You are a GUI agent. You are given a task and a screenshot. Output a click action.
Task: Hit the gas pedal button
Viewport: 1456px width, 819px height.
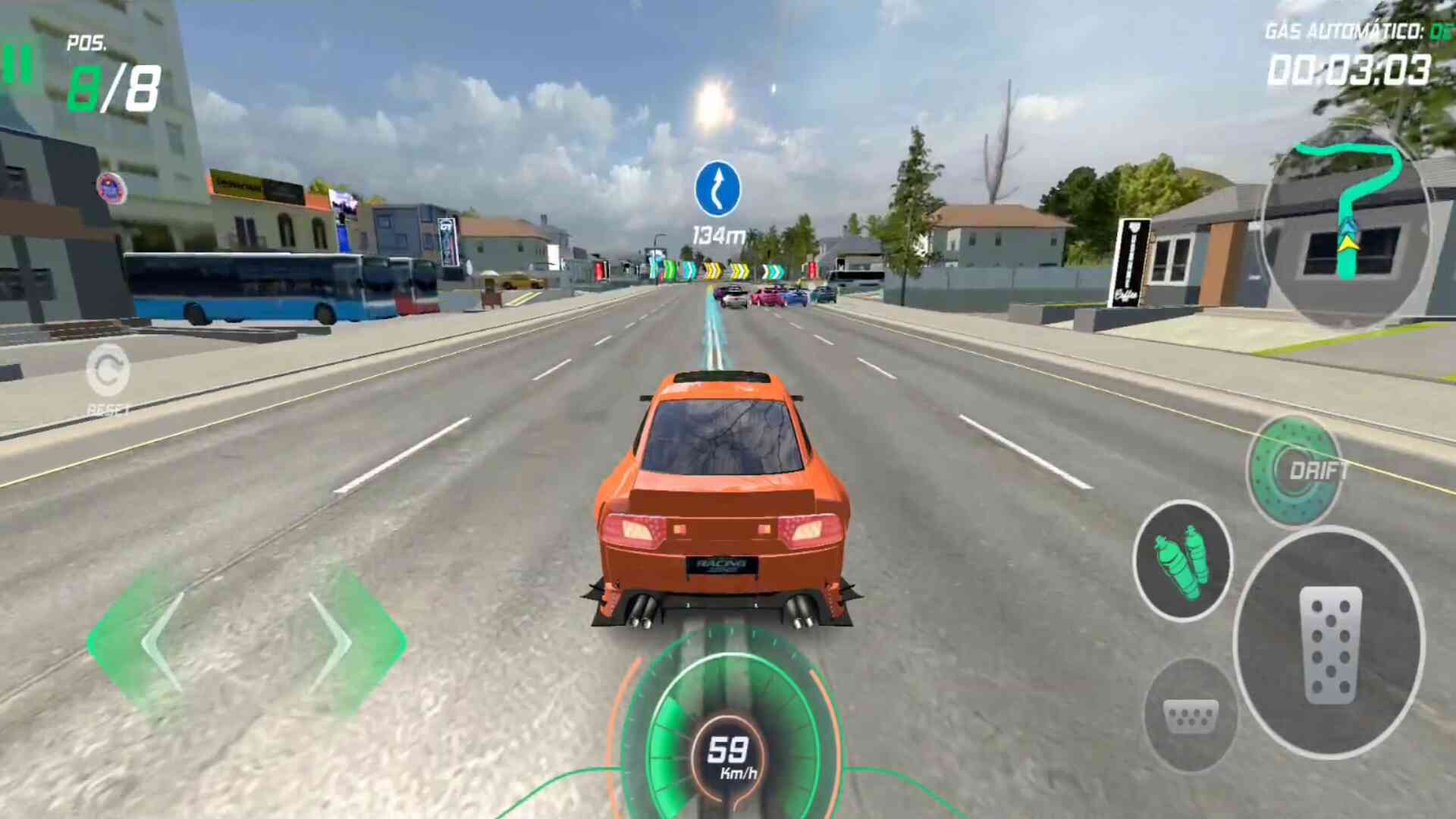(1329, 643)
